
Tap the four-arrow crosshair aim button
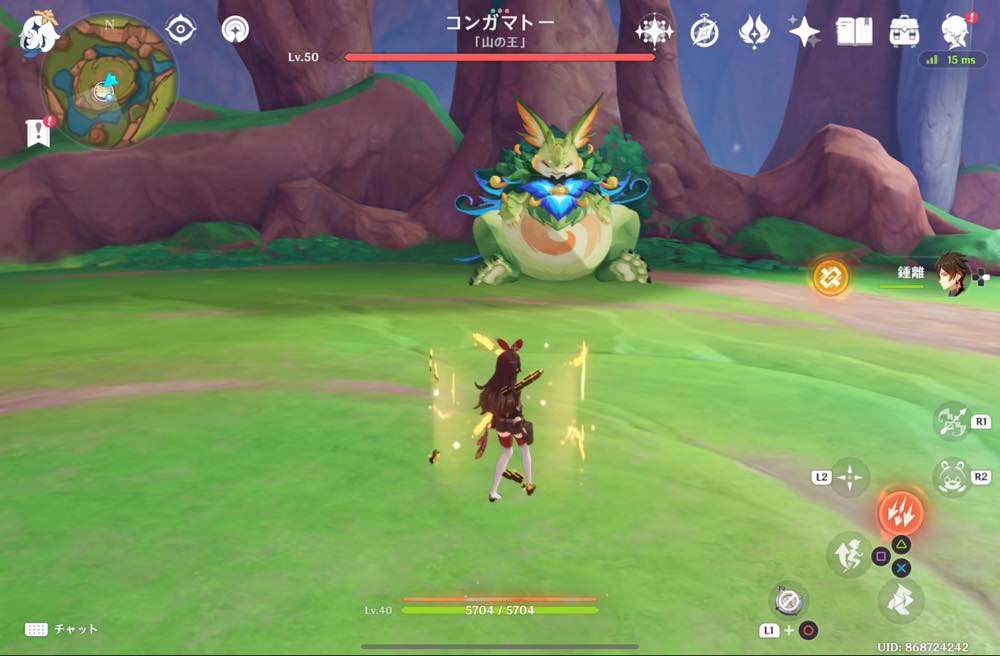[x=850, y=478]
